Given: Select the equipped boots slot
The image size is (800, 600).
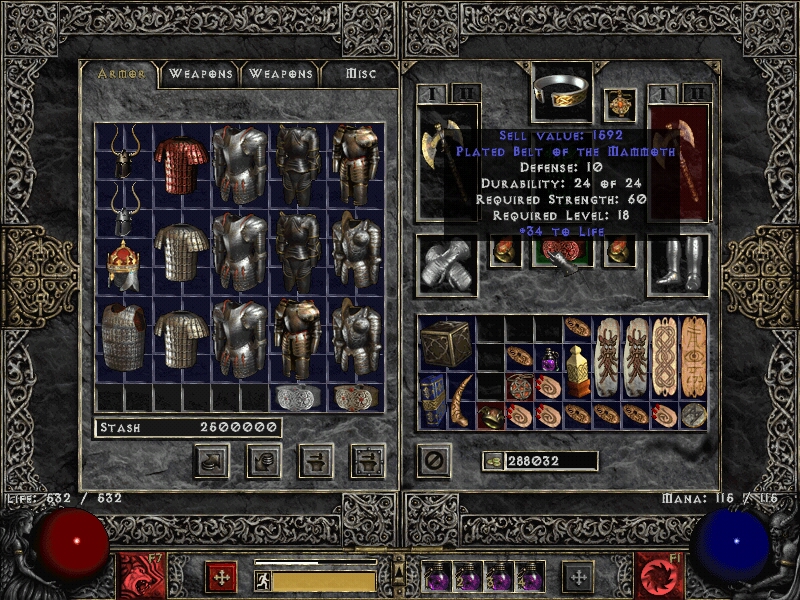Looking at the screenshot, I should coord(678,266).
